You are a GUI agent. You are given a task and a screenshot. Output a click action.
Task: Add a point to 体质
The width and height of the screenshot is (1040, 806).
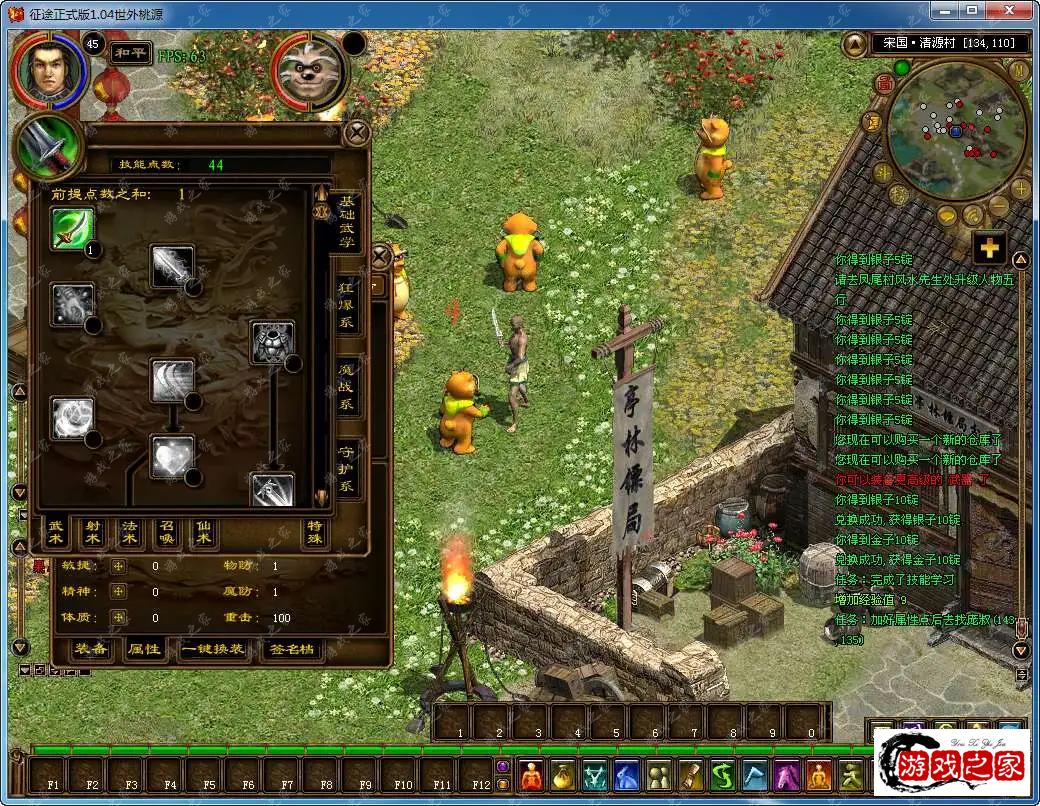pos(119,618)
